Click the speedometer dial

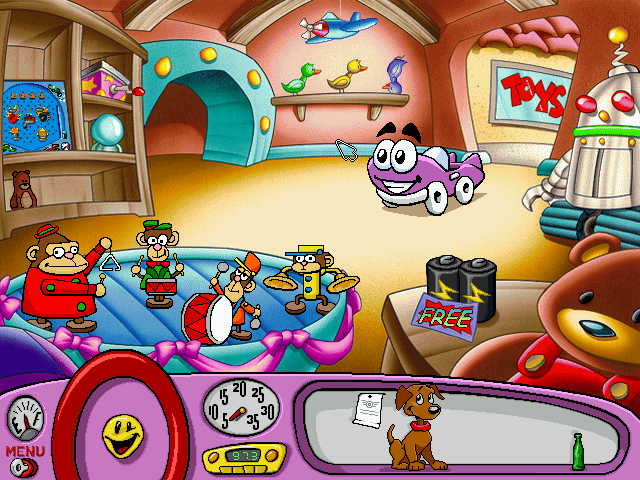(x=240, y=405)
